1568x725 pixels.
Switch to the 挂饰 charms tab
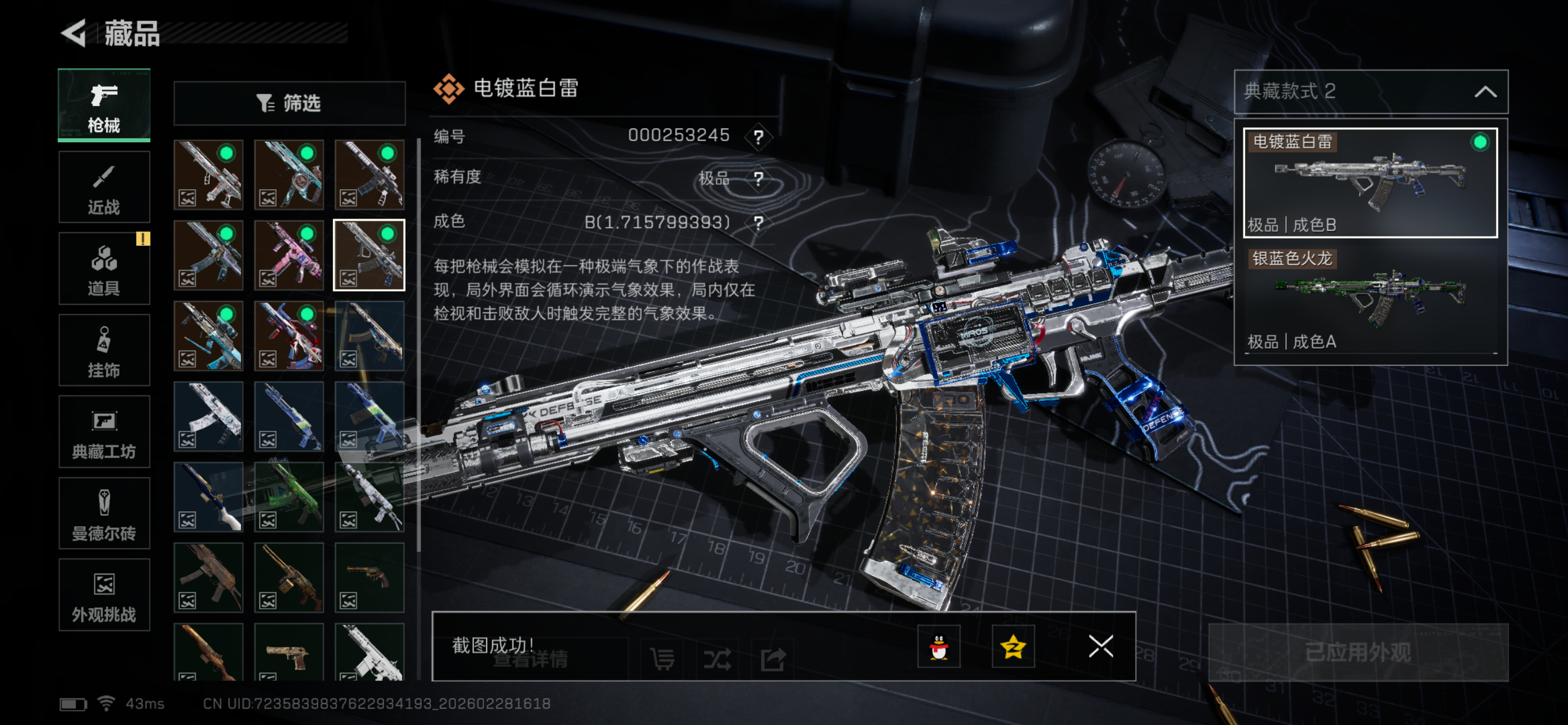pyautogui.click(x=104, y=350)
